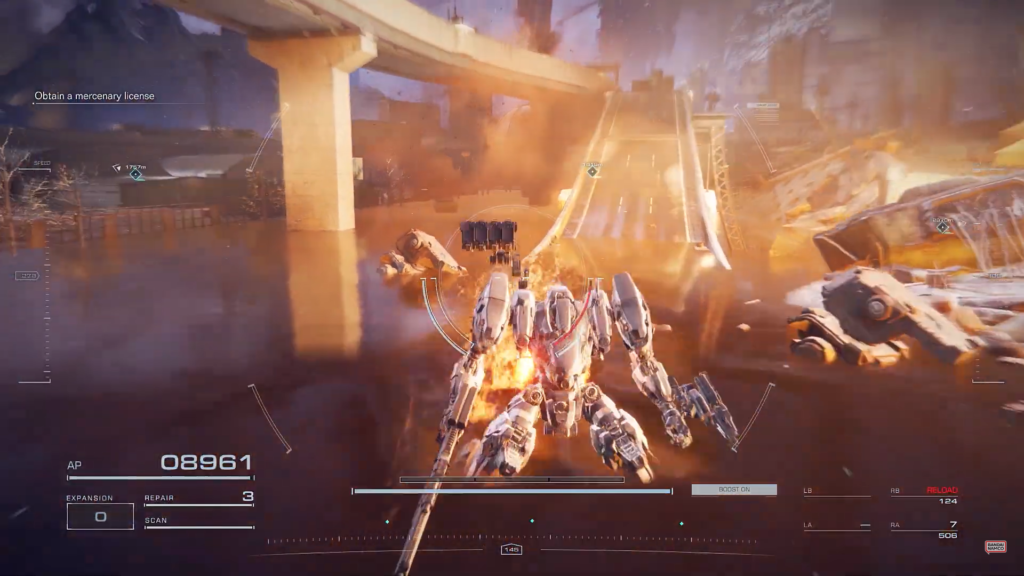Activate the Expansion slot box
Screen dimensions: 1024x576
tap(100, 516)
